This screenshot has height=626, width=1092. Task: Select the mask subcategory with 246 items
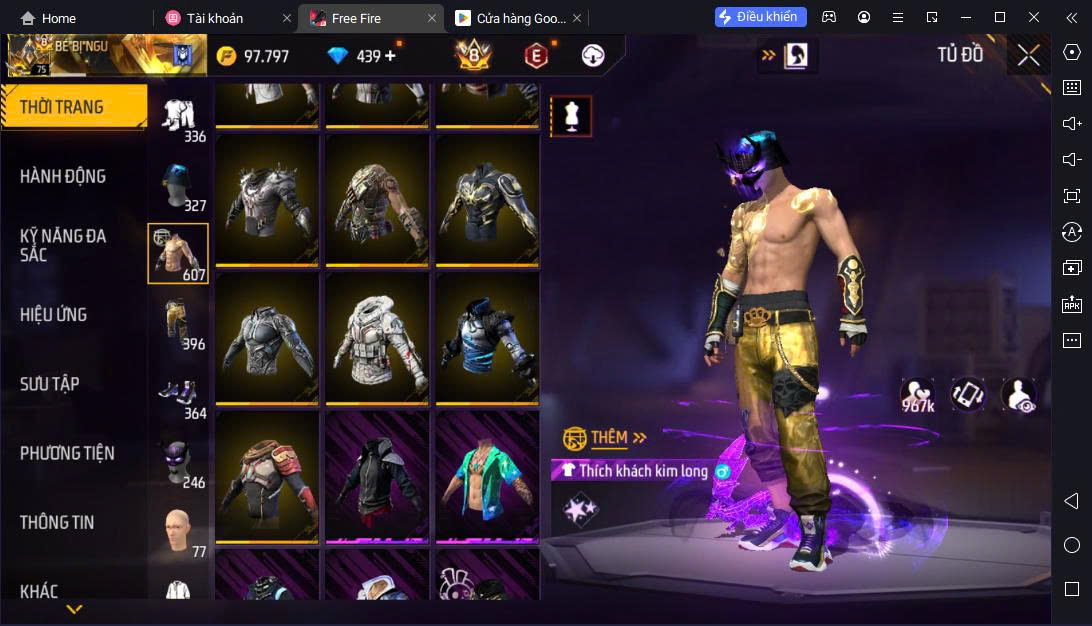[180, 462]
